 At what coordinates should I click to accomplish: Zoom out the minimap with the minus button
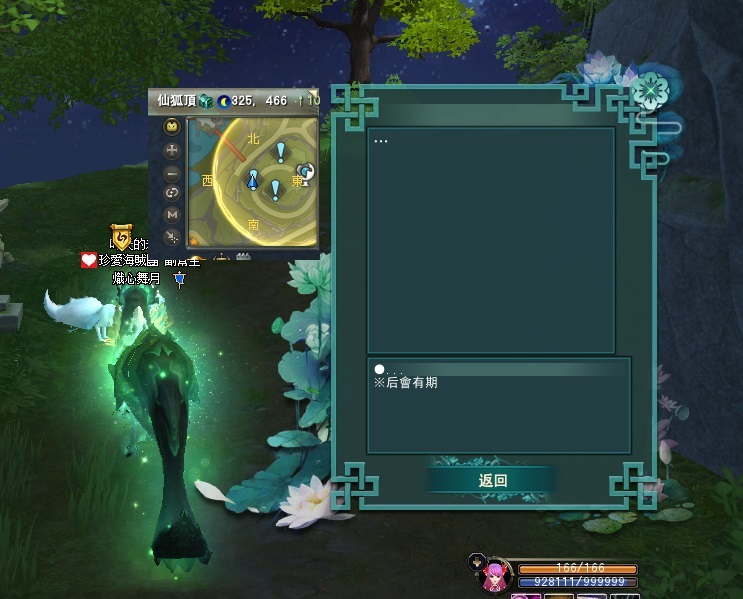pos(172,172)
